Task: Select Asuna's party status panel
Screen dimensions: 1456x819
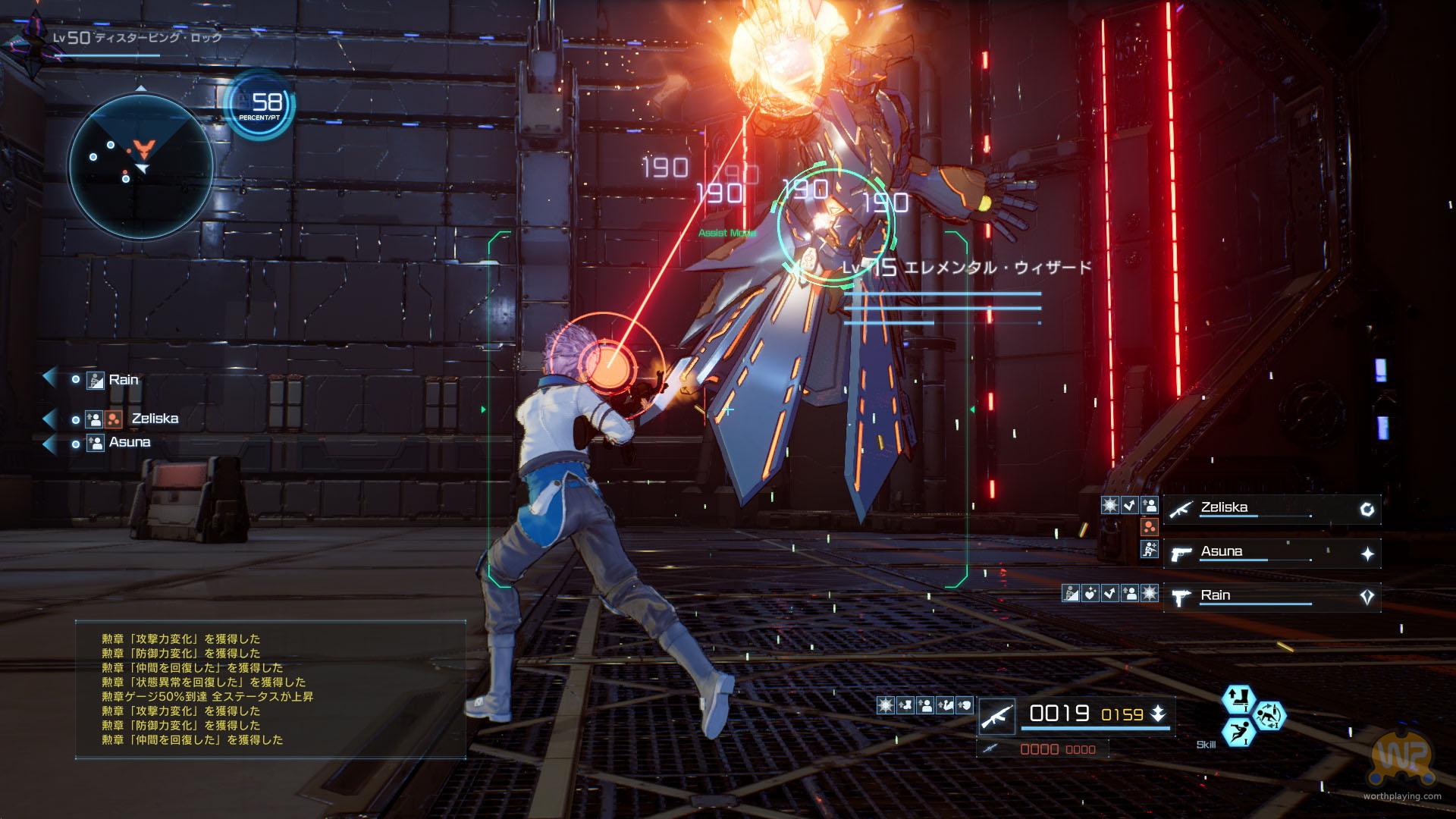Action: [x=1272, y=553]
